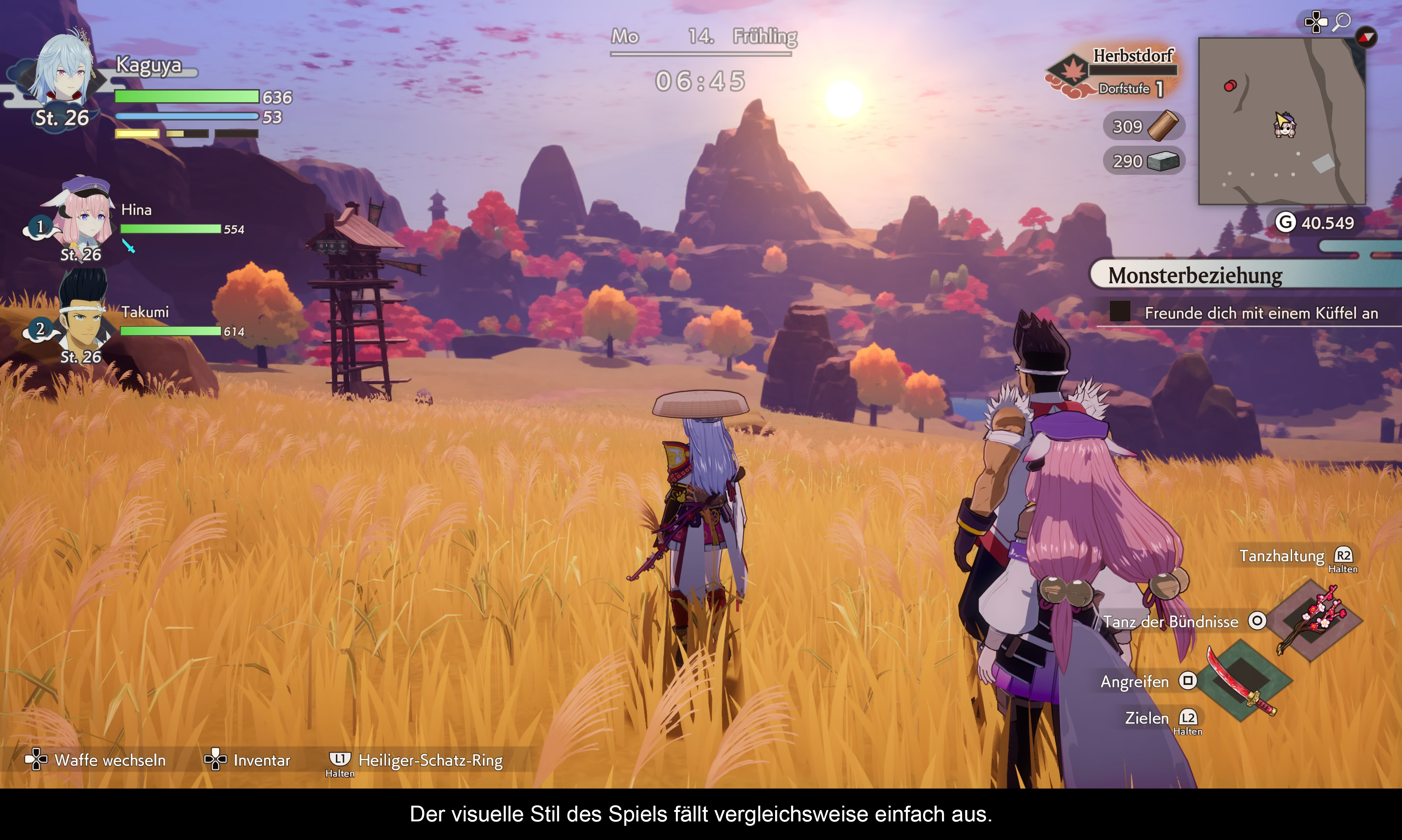The image size is (1402, 840).
Task: Click the red katana weapon icon
Action: point(1241,681)
